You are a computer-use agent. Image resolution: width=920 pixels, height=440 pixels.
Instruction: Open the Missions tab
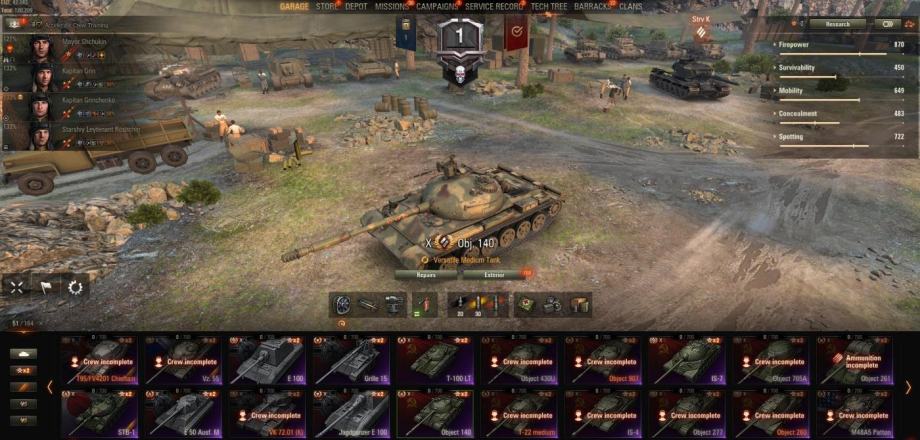pos(392,6)
